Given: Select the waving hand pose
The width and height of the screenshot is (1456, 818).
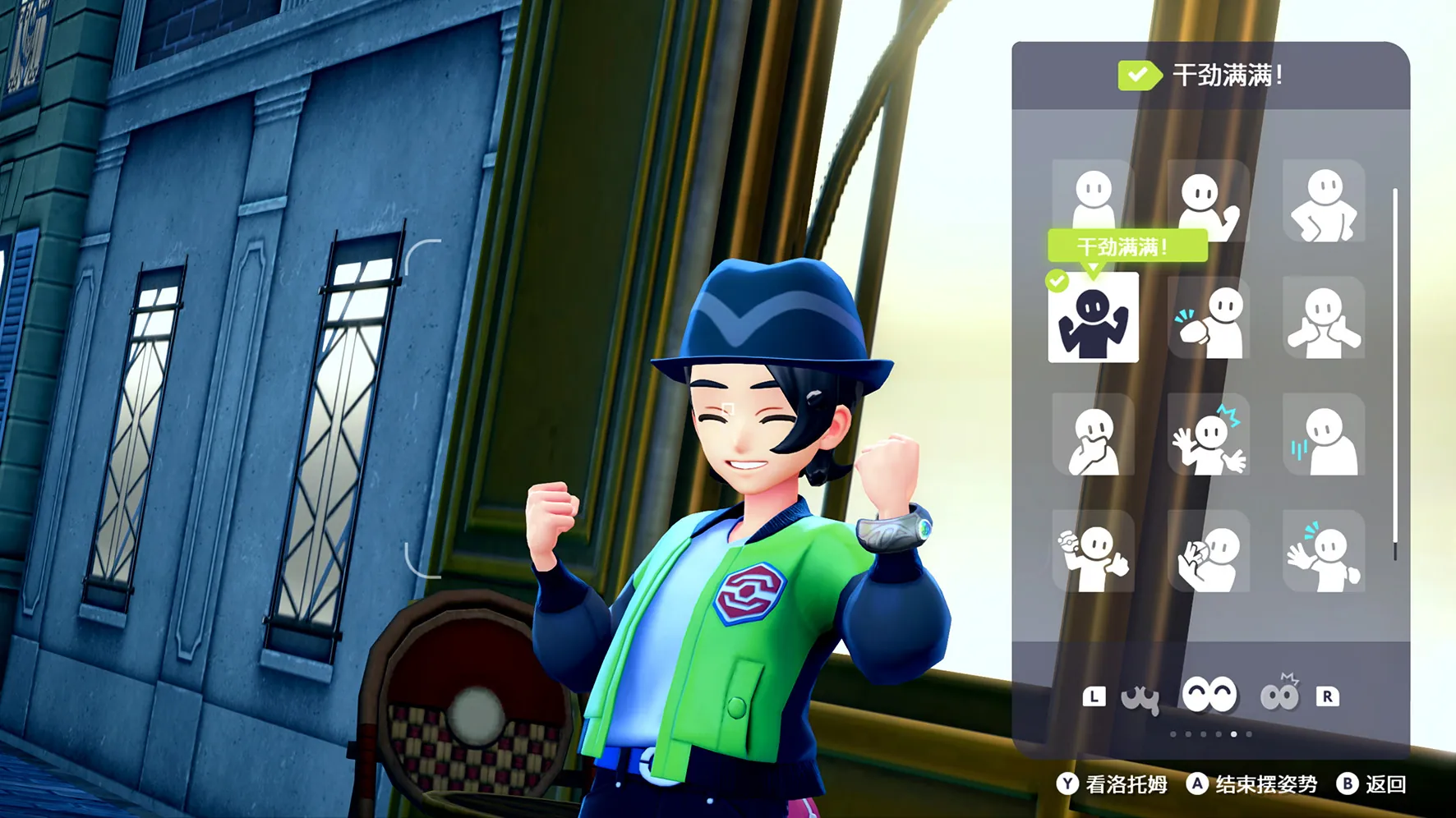Looking at the screenshot, I should click(1323, 551).
